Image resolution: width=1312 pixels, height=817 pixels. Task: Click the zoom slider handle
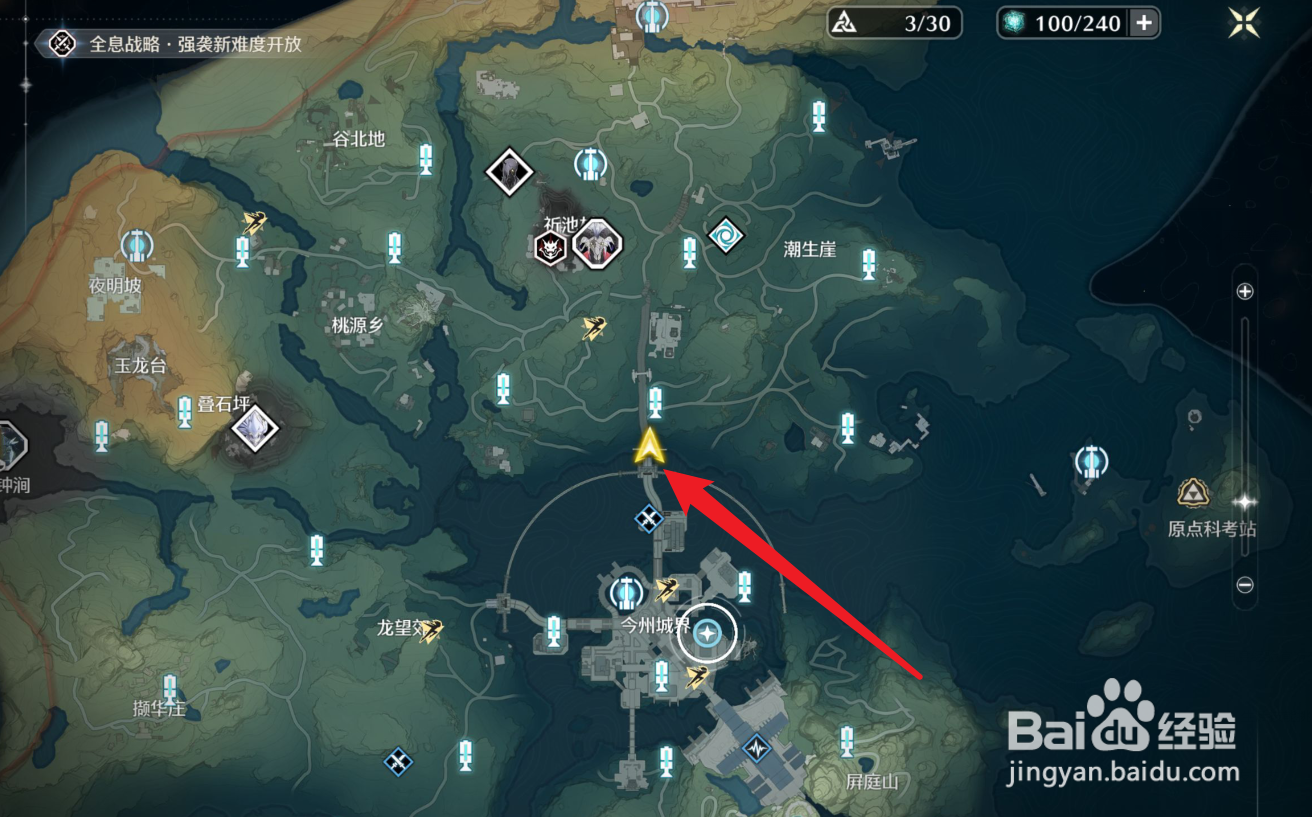pyautogui.click(x=1245, y=501)
